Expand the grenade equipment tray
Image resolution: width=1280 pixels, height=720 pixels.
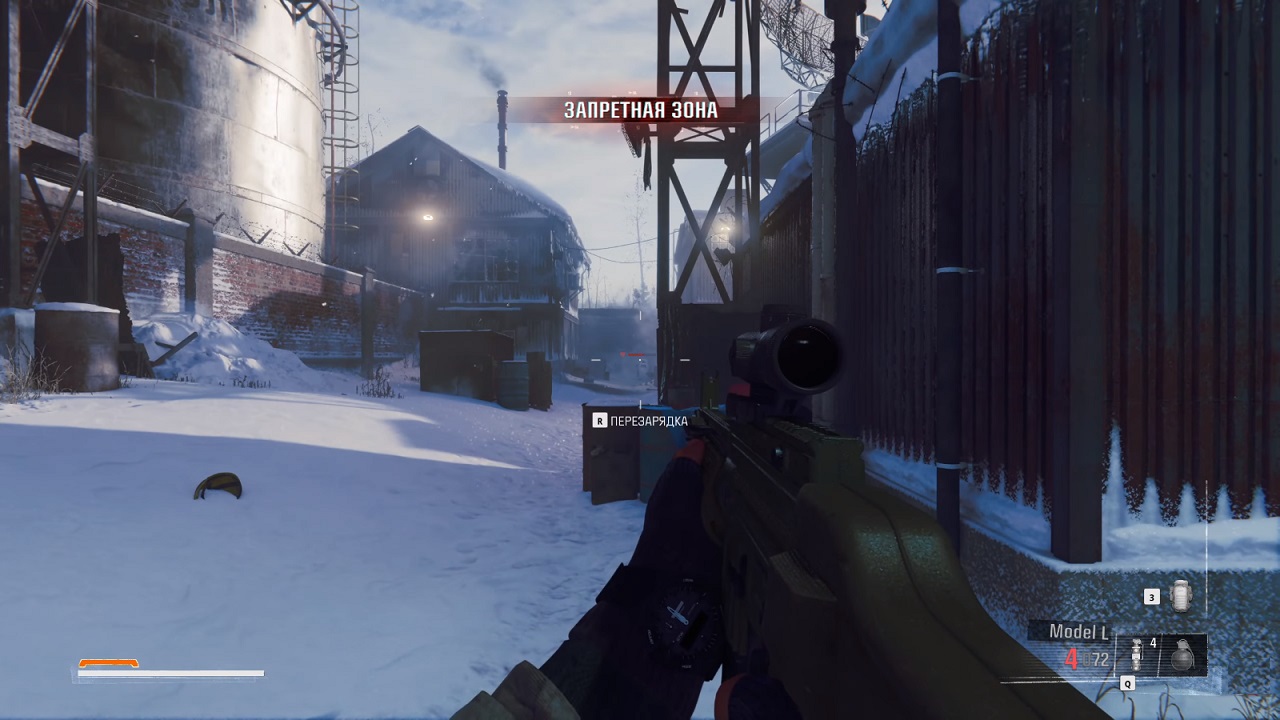(1160, 655)
